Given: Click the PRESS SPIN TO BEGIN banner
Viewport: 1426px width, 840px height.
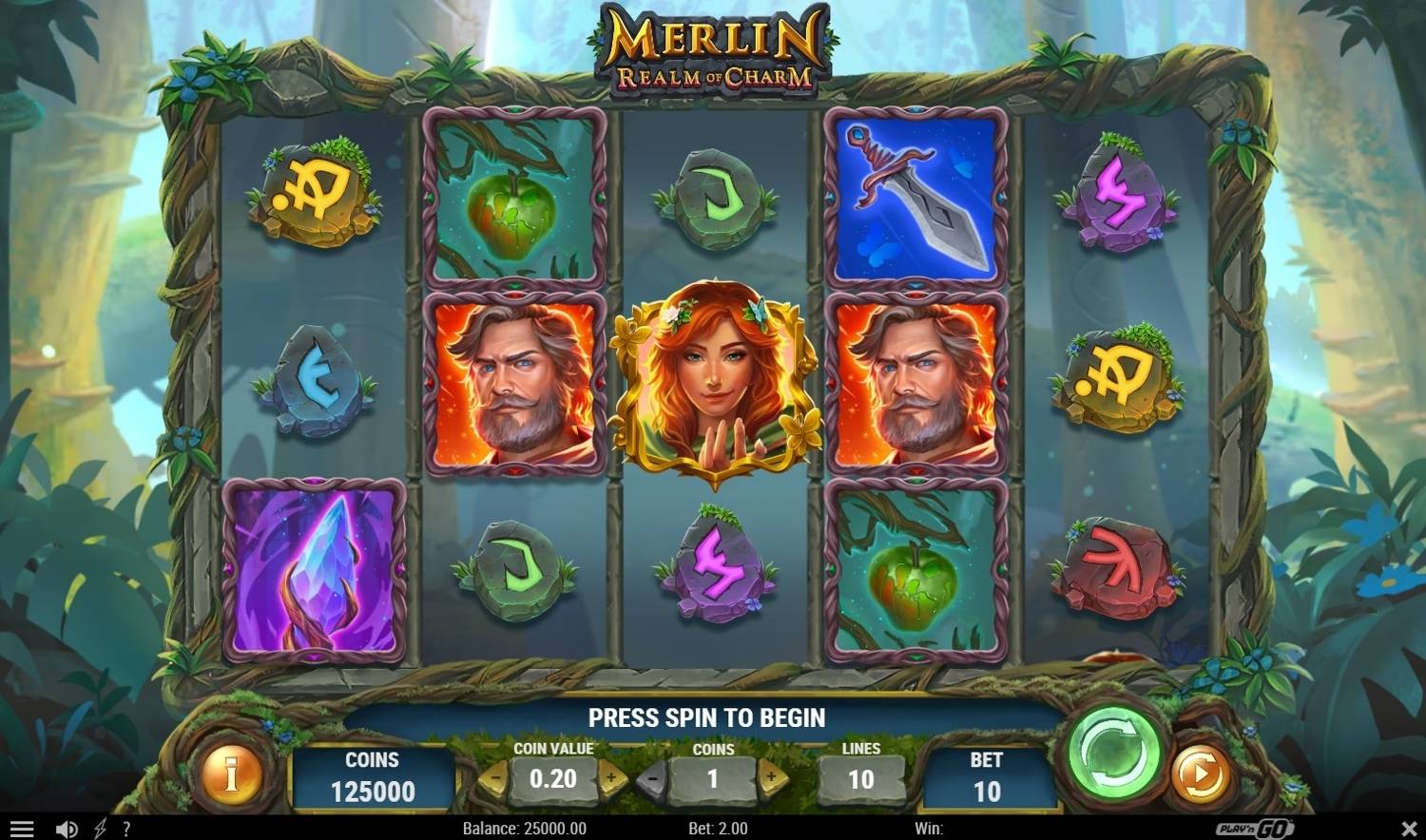Looking at the screenshot, I should click(x=708, y=718).
